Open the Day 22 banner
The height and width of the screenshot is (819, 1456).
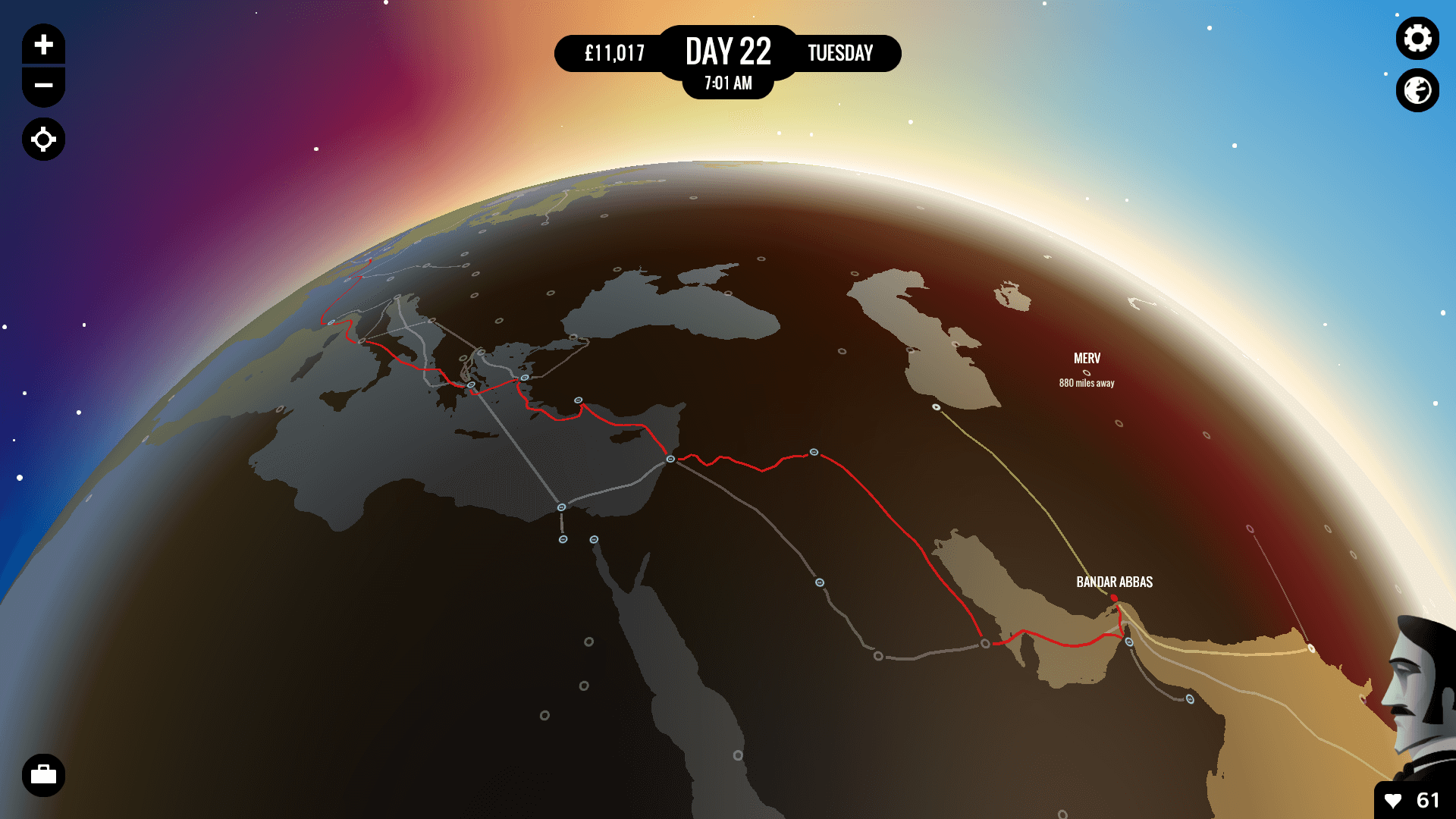click(728, 52)
